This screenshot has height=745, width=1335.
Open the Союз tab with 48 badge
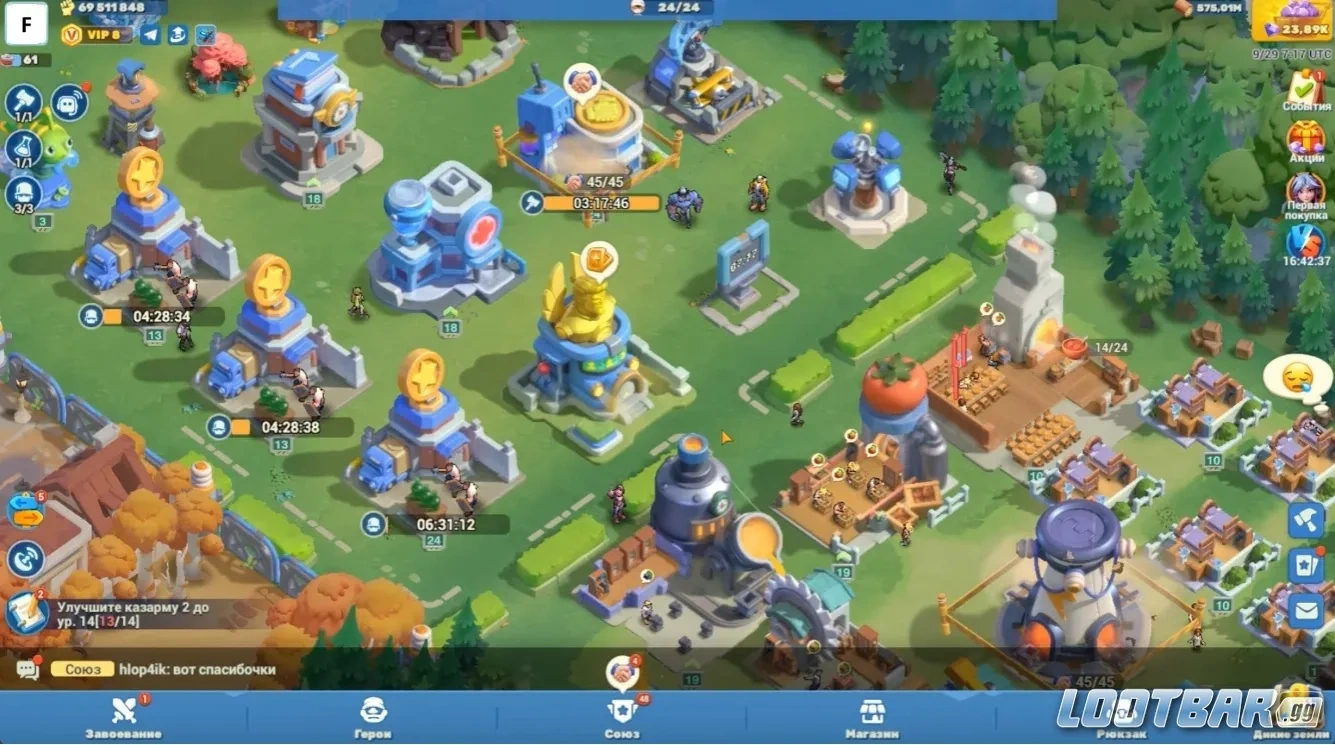[621, 715]
